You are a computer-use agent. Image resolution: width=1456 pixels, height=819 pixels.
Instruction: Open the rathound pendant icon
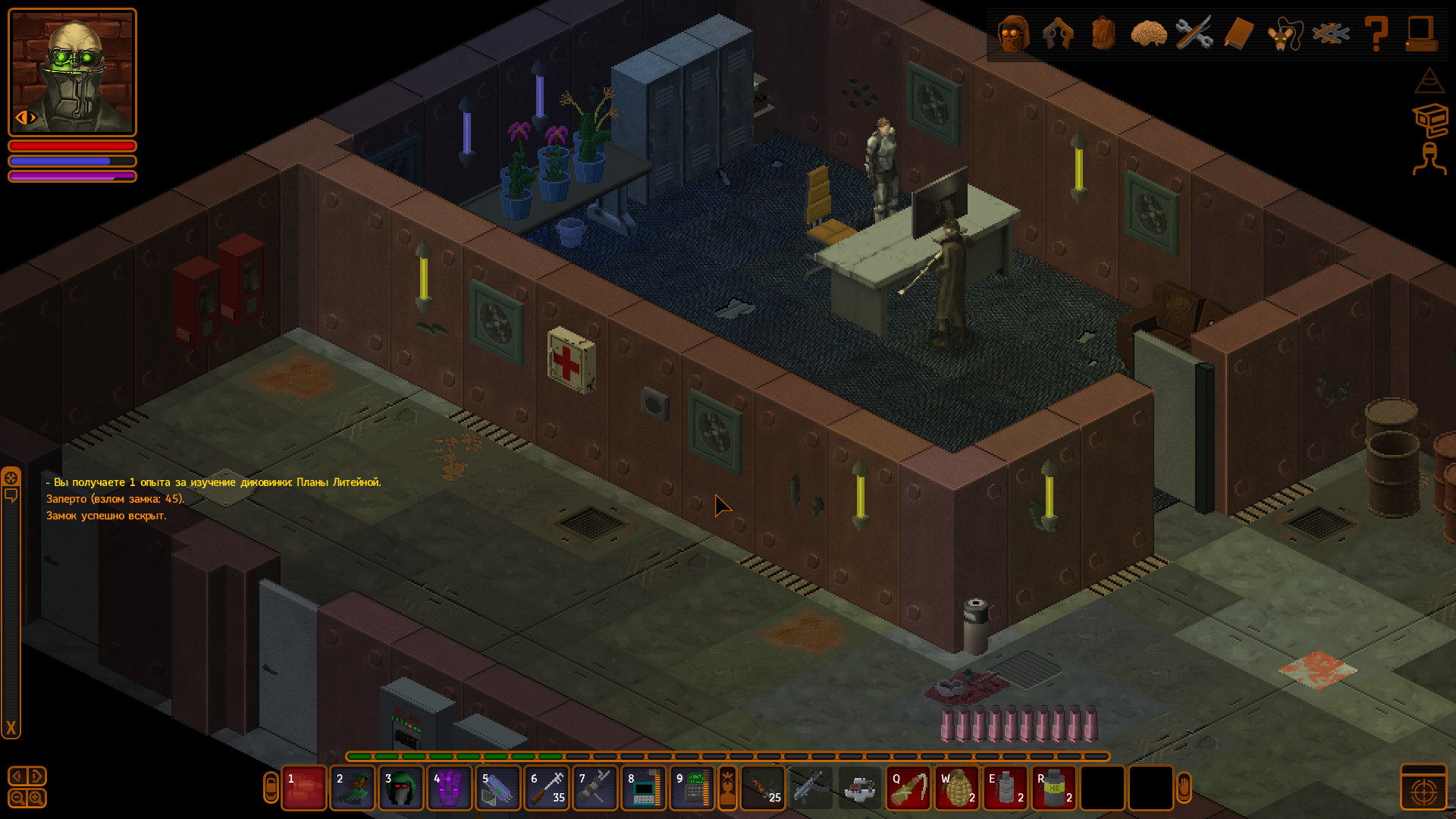(1284, 34)
